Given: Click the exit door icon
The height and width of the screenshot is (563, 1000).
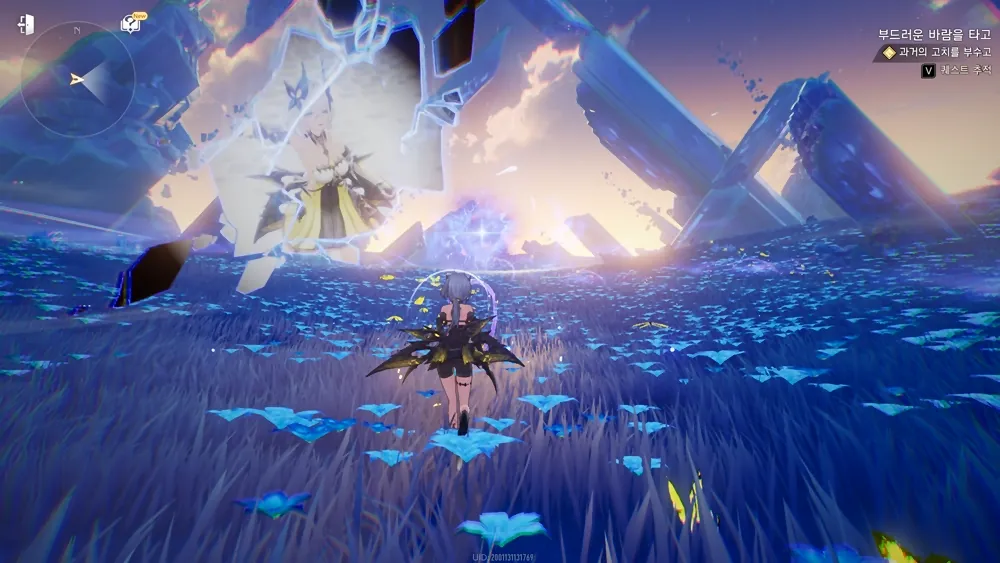Looking at the screenshot, I should pyautogui.click(x=26, y=24).
